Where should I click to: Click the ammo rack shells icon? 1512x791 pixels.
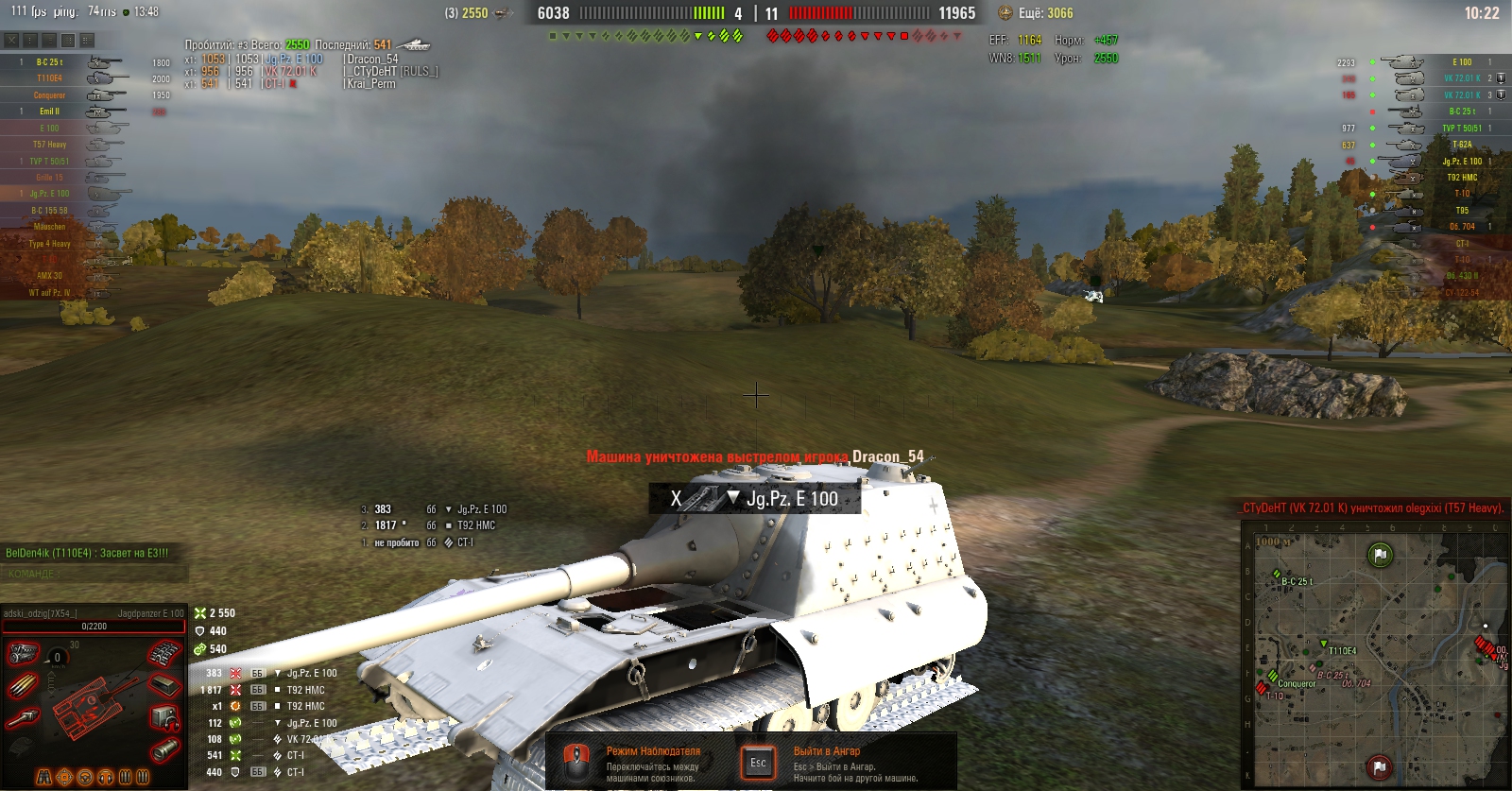point(23,685)
